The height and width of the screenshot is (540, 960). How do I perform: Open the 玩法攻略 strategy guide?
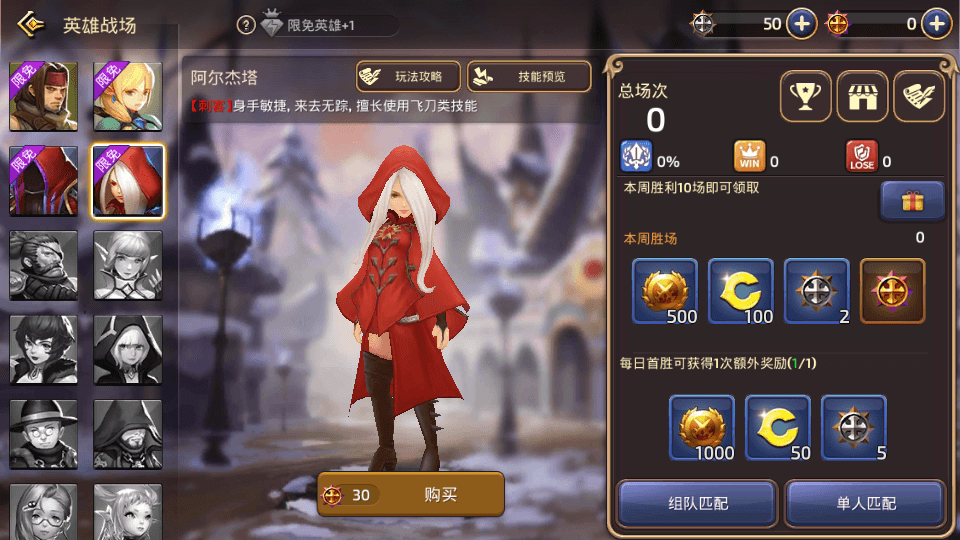[x=408, y=77]
